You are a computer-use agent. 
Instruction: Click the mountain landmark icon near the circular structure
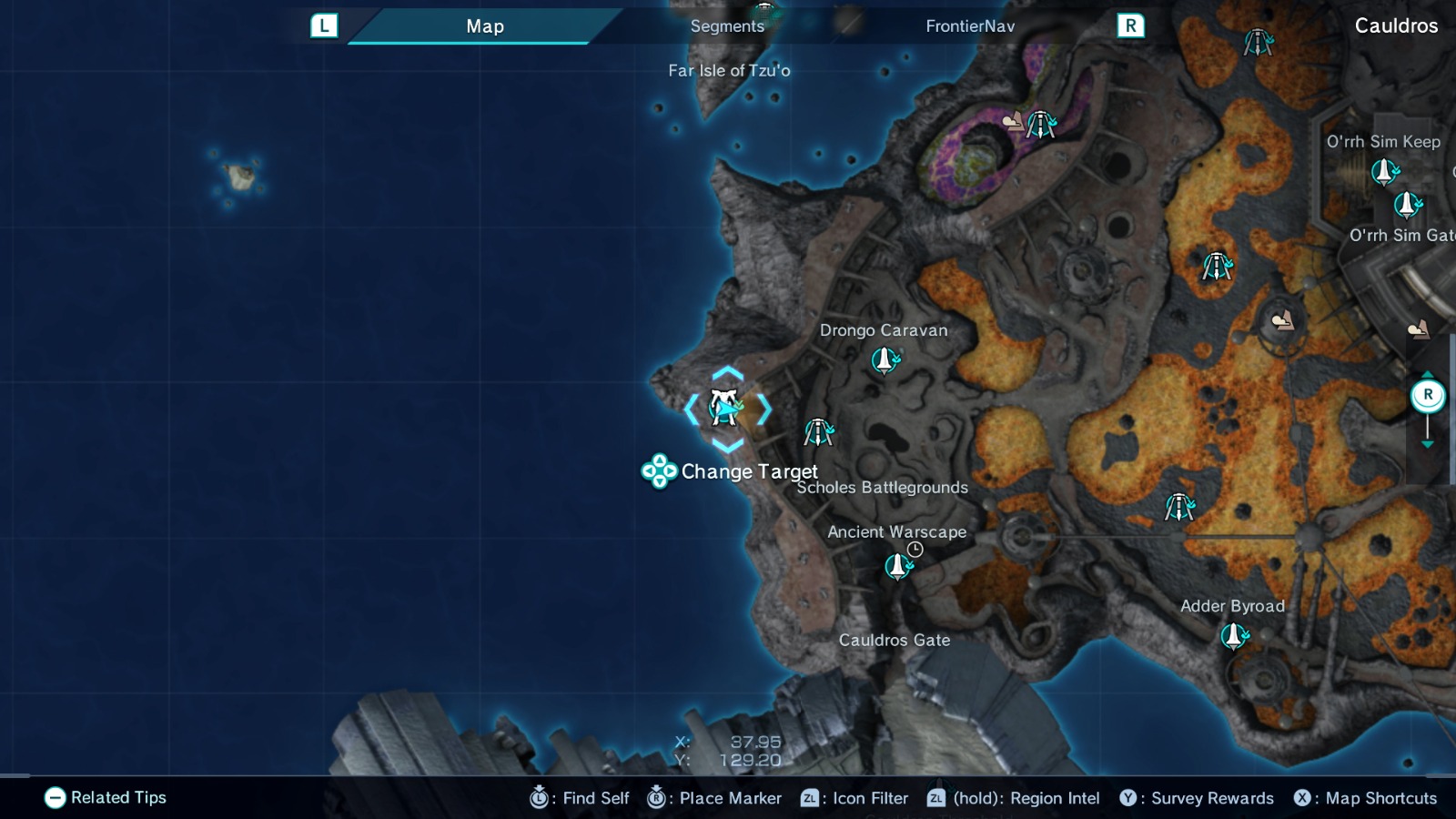1283,320
